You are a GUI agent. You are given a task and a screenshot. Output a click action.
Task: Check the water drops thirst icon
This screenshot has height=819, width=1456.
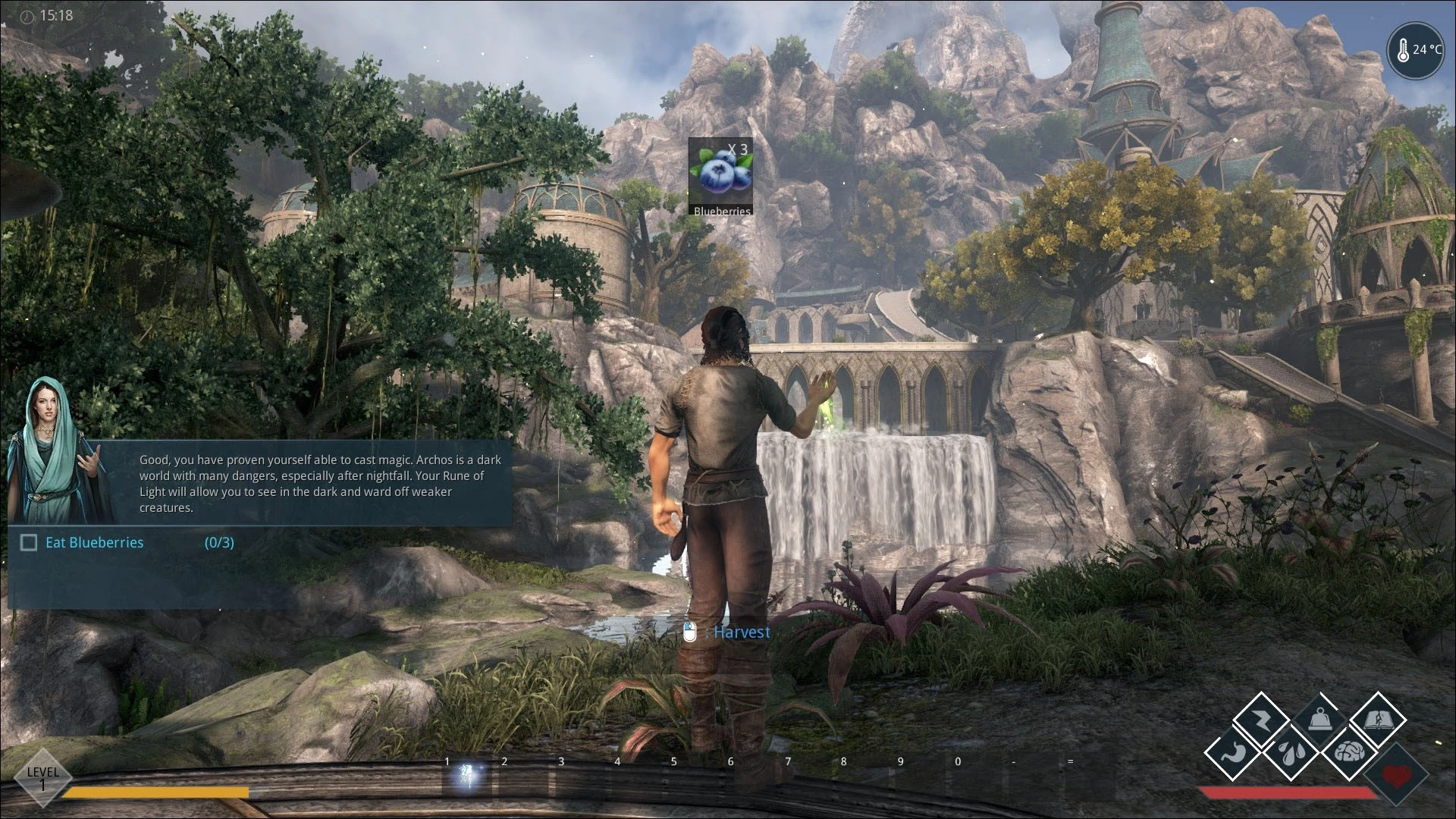pyautogui.click(x=1290, y=752)
